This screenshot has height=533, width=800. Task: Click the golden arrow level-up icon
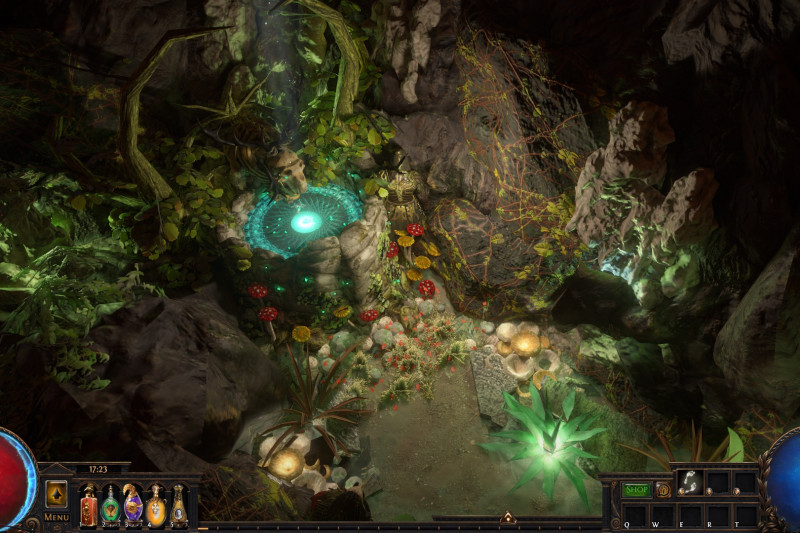coord(56,494)
